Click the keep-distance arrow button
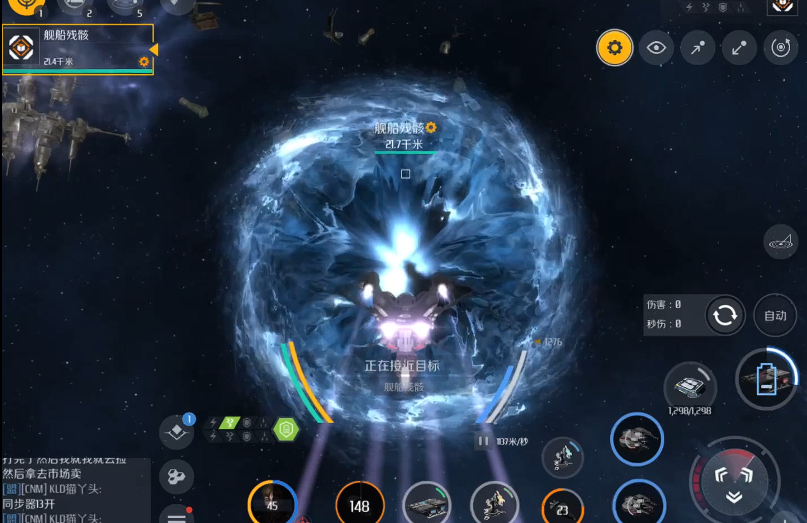This screenshot has width=807, height=523. [x=739, y=47]
